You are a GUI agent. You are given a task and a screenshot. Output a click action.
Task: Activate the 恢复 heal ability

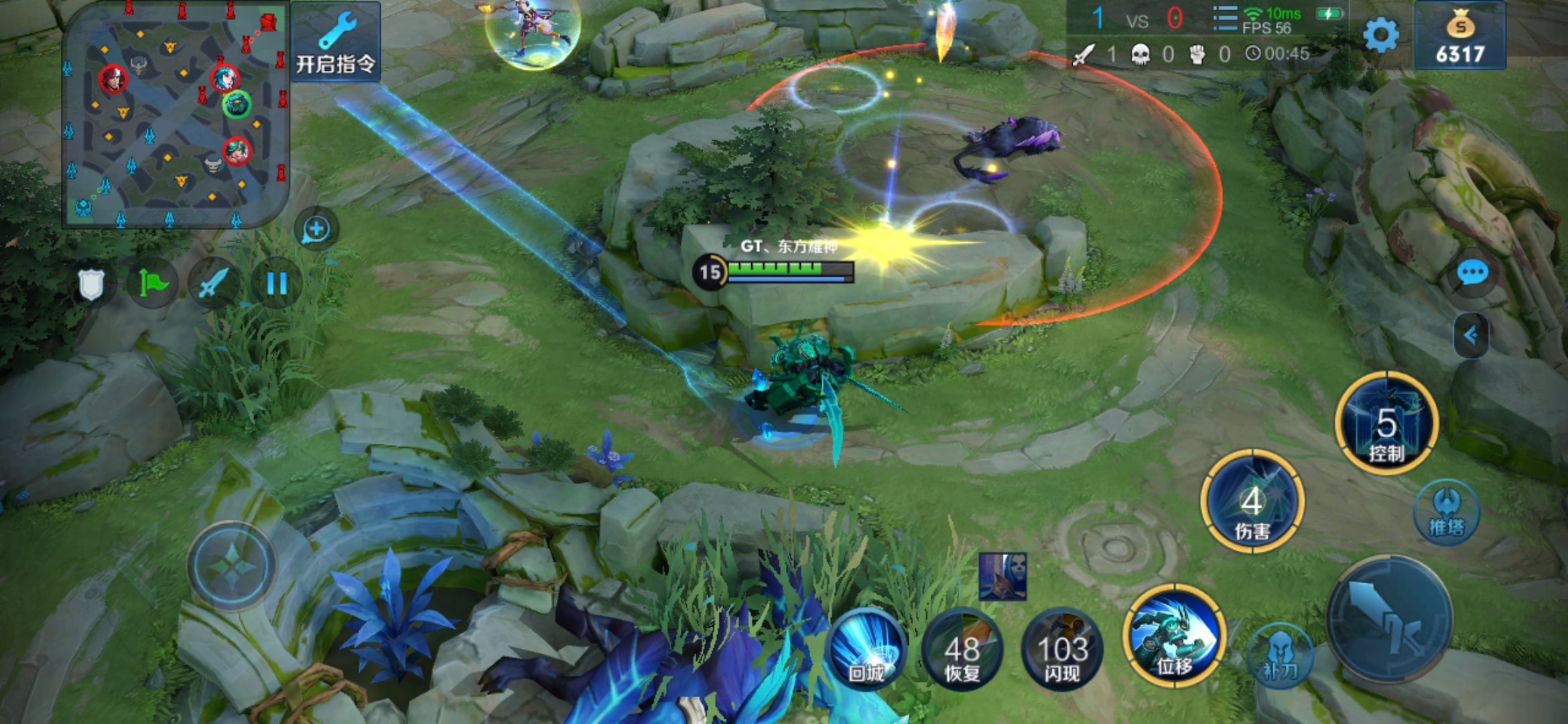coord(962,649)
